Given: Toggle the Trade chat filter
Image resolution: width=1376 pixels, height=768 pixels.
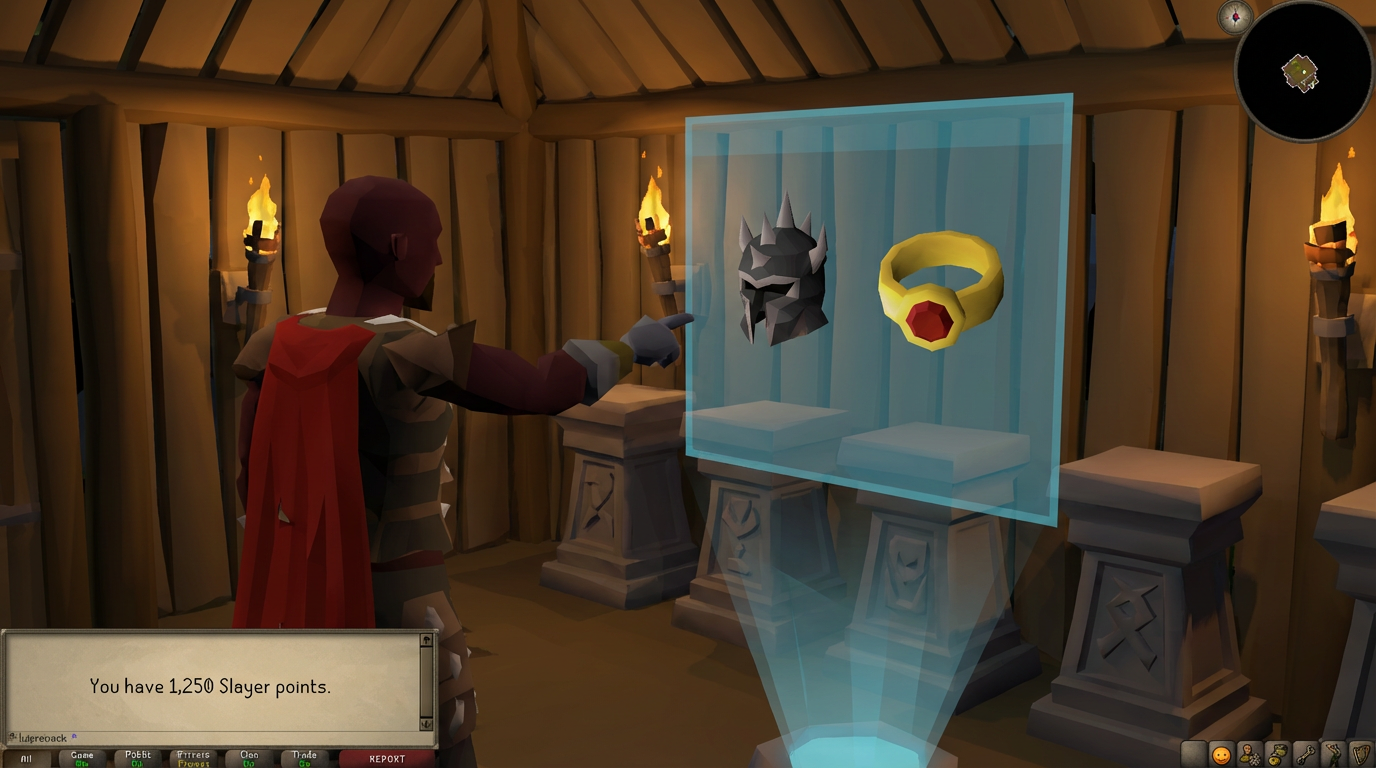Looking at the screenshot, I should (x=303, y=757).
